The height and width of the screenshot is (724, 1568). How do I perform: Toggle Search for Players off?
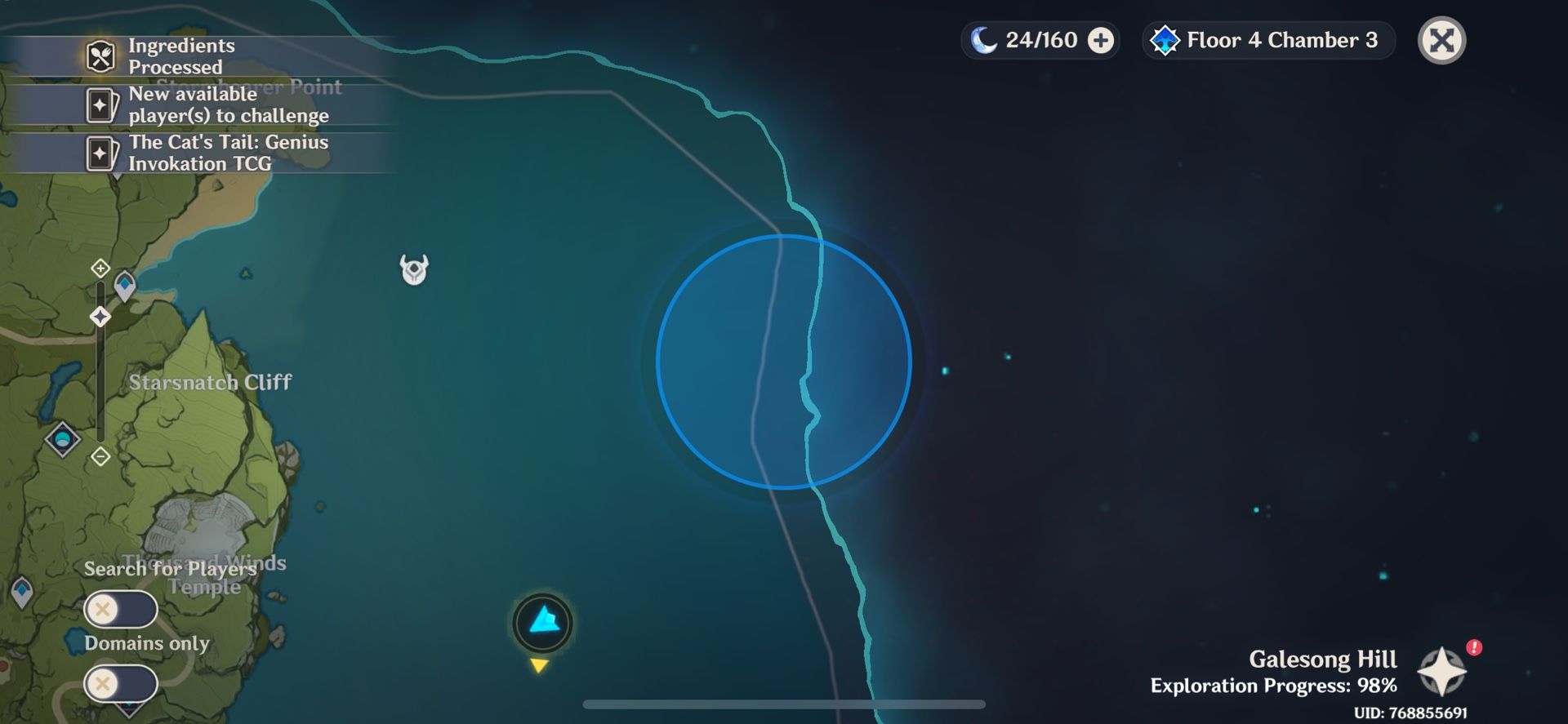121,609
